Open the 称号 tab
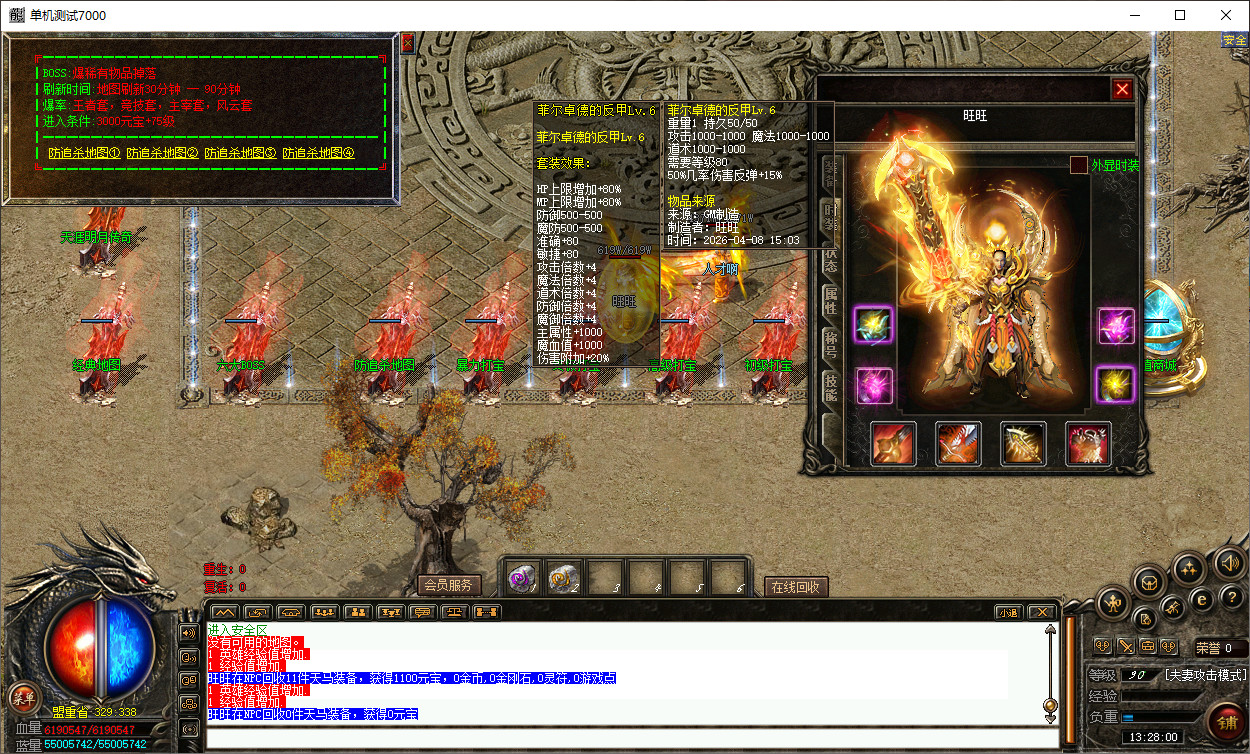The height and width of the screenshot is (754, 1250). click(x=830, y=343)
